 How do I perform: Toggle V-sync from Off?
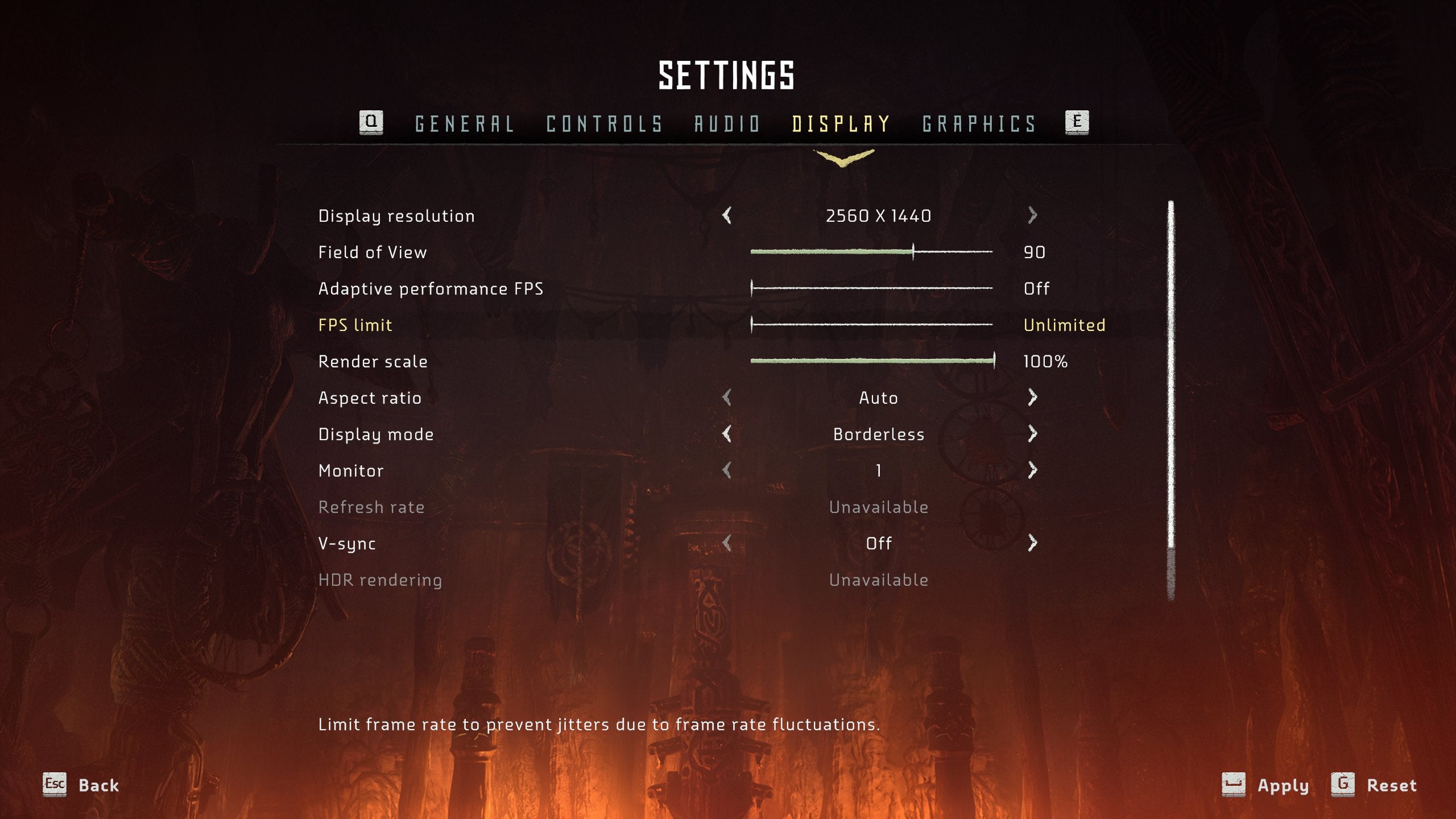click(1032, 543)
